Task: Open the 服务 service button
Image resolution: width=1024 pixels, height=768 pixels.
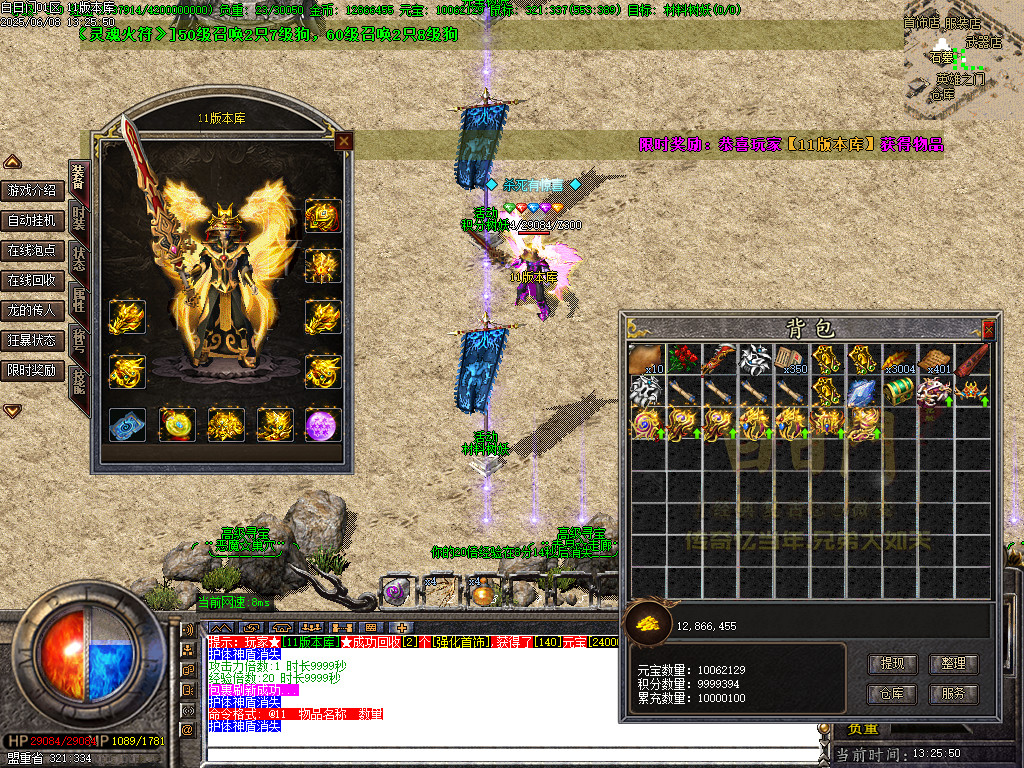Action: pyautogui.click(x=952, y=693)
